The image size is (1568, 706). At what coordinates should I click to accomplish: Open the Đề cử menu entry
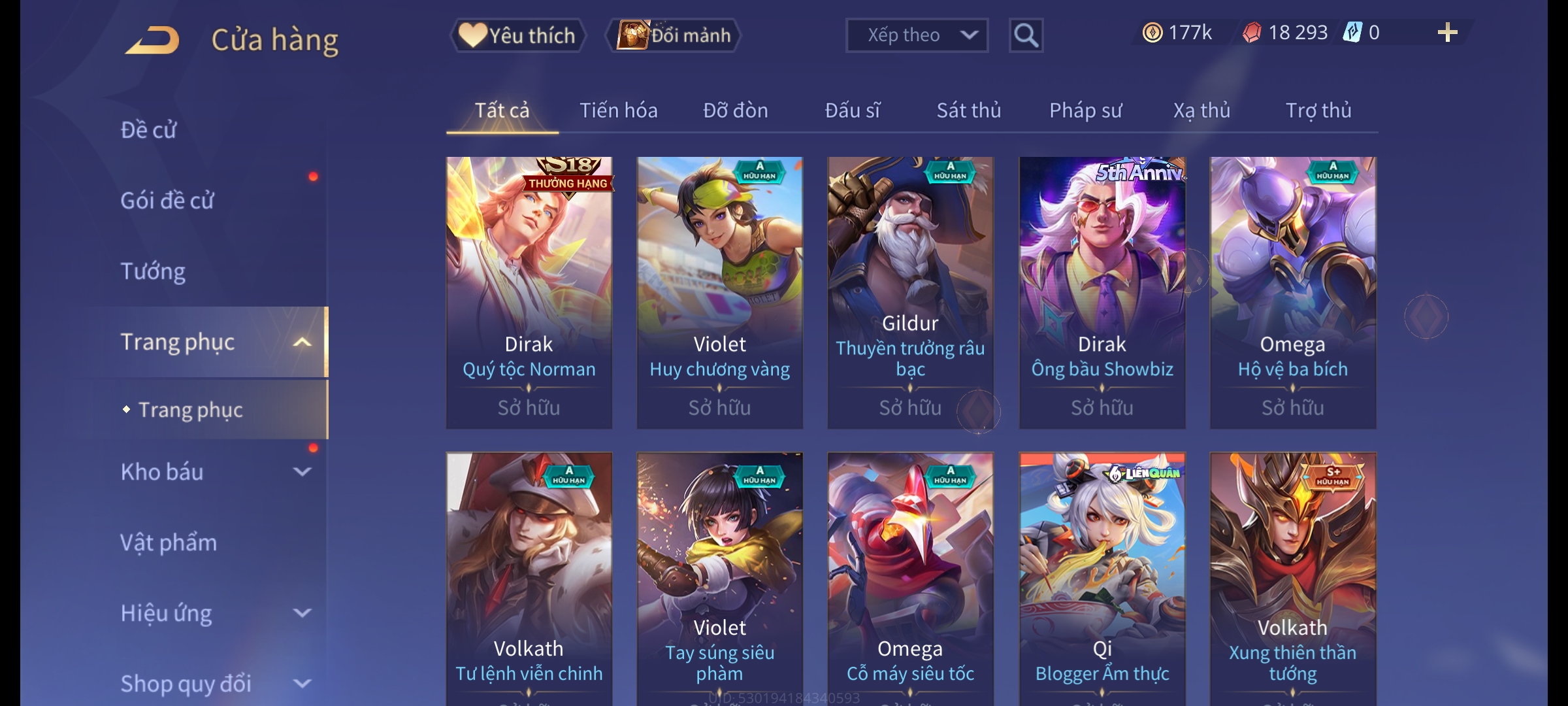[x=149, y=130]
